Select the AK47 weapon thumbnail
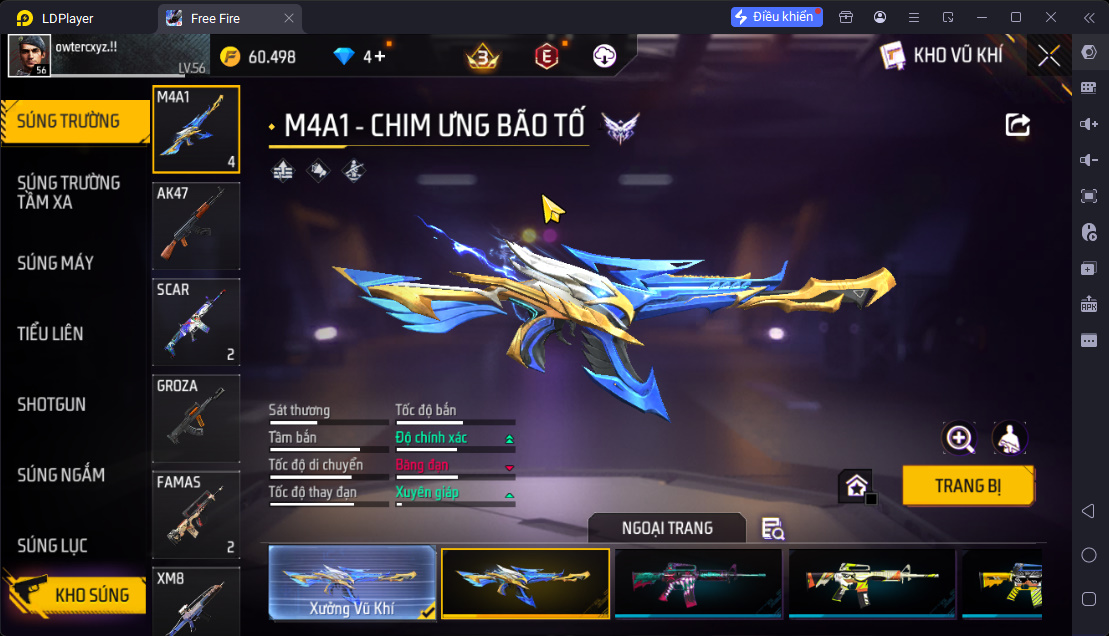This screenshot has width=1109, height=636. coord(196,226)
